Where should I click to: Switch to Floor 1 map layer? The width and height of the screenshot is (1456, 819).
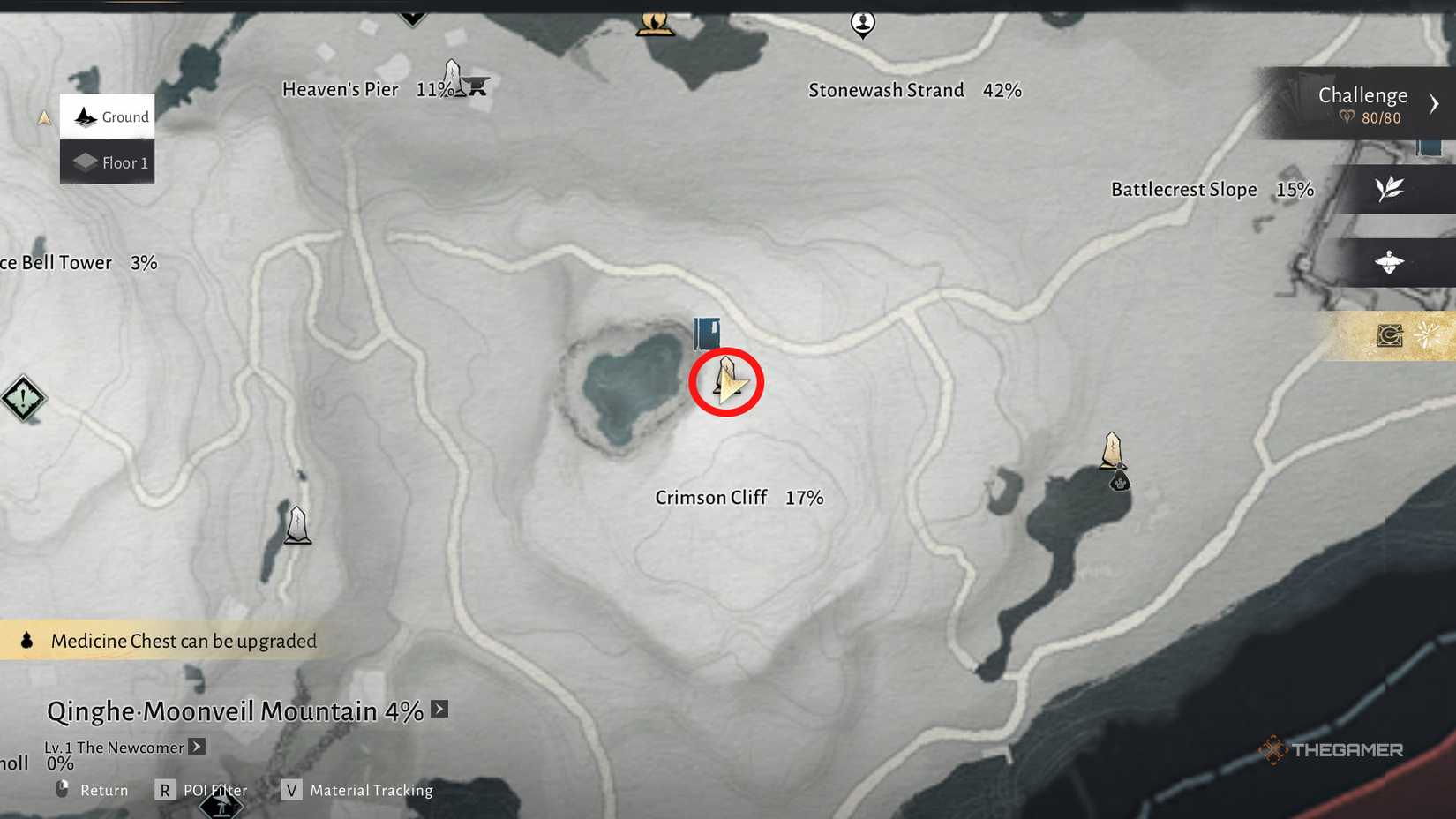107,162
